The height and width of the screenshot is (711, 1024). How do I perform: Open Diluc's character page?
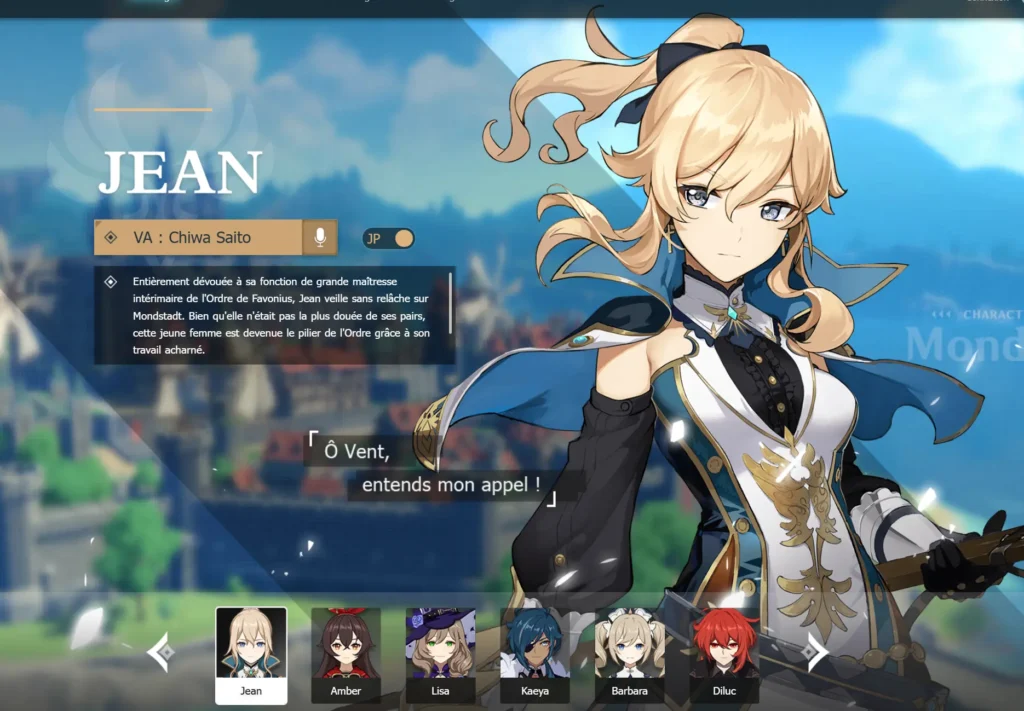[x=724, y=654]
